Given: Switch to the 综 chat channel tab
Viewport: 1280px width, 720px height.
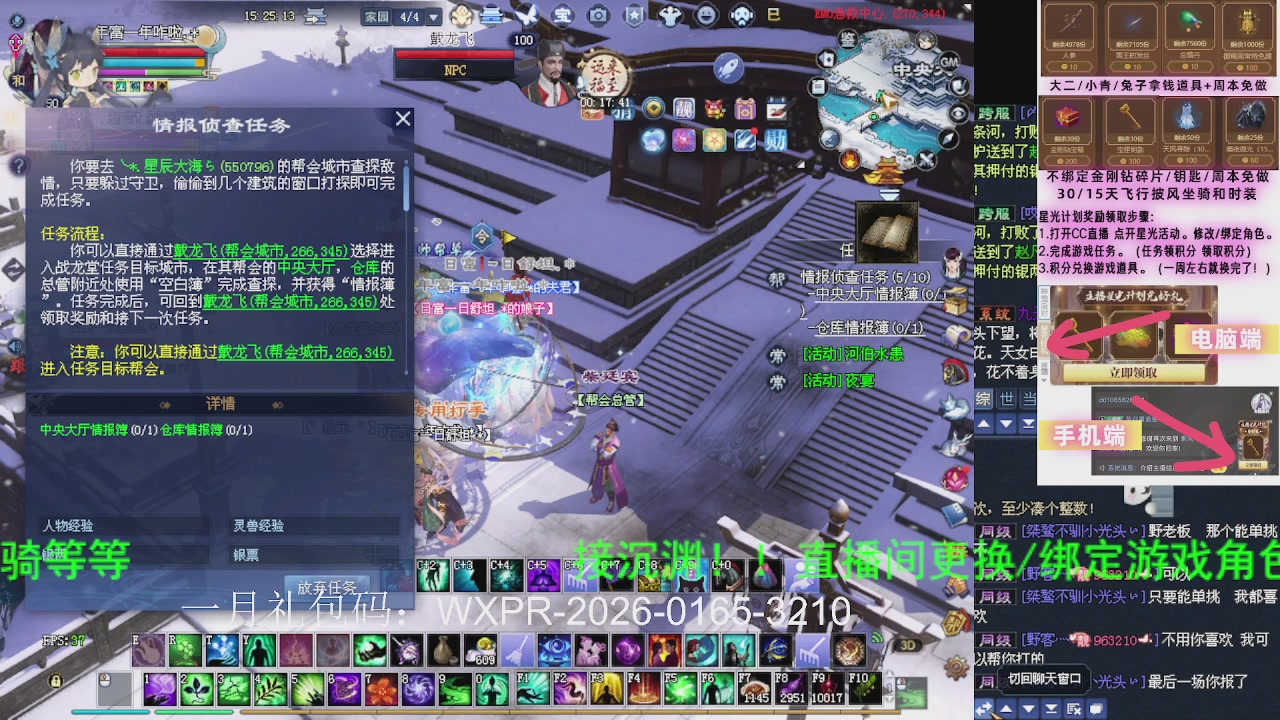Looking at the screenshot, I should [x=983, y=398].
